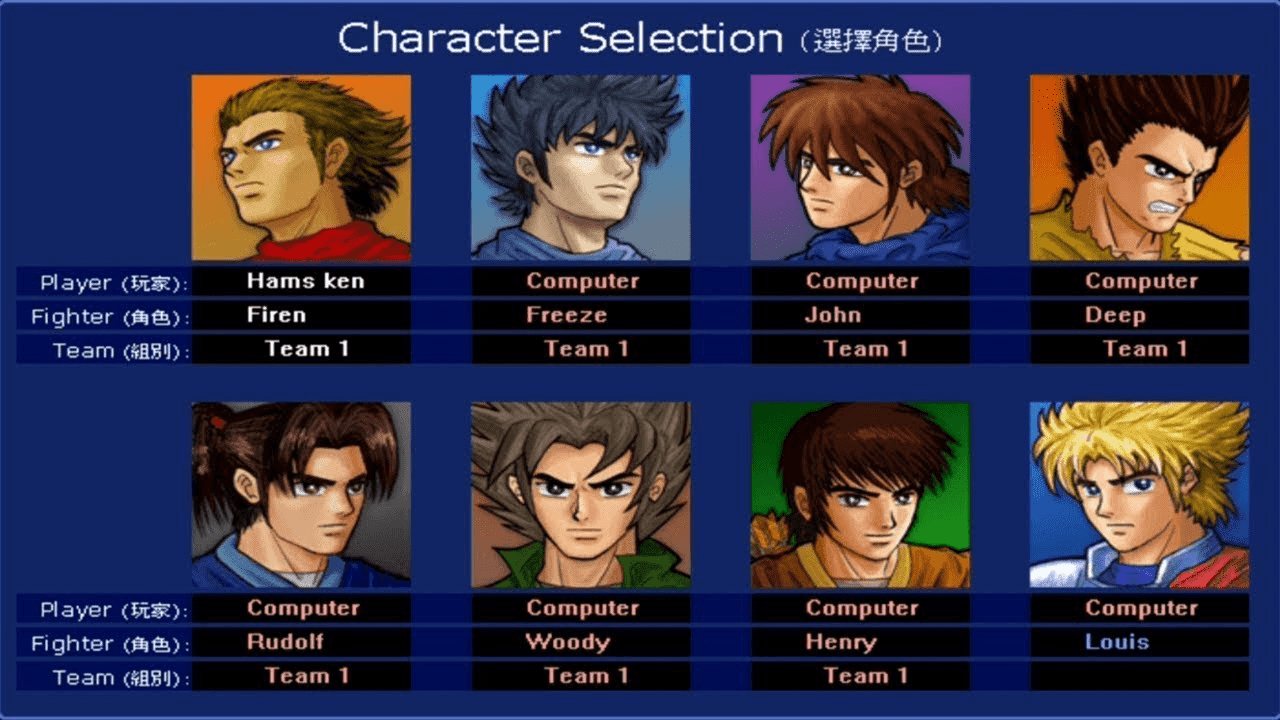Click the Rudolf fighter name field
The height and width of the screenshot is (720, 1280).
click(301, 642)
